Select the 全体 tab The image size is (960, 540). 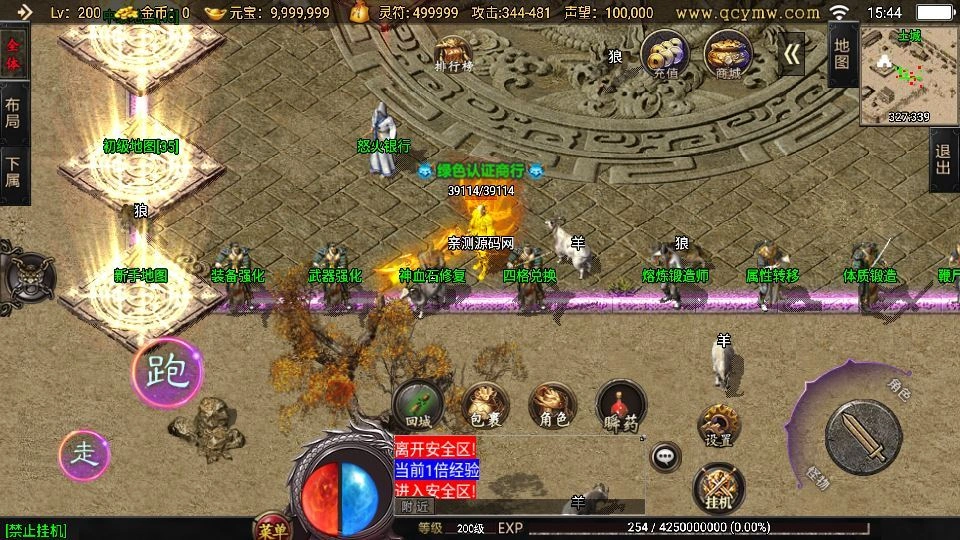14,56
